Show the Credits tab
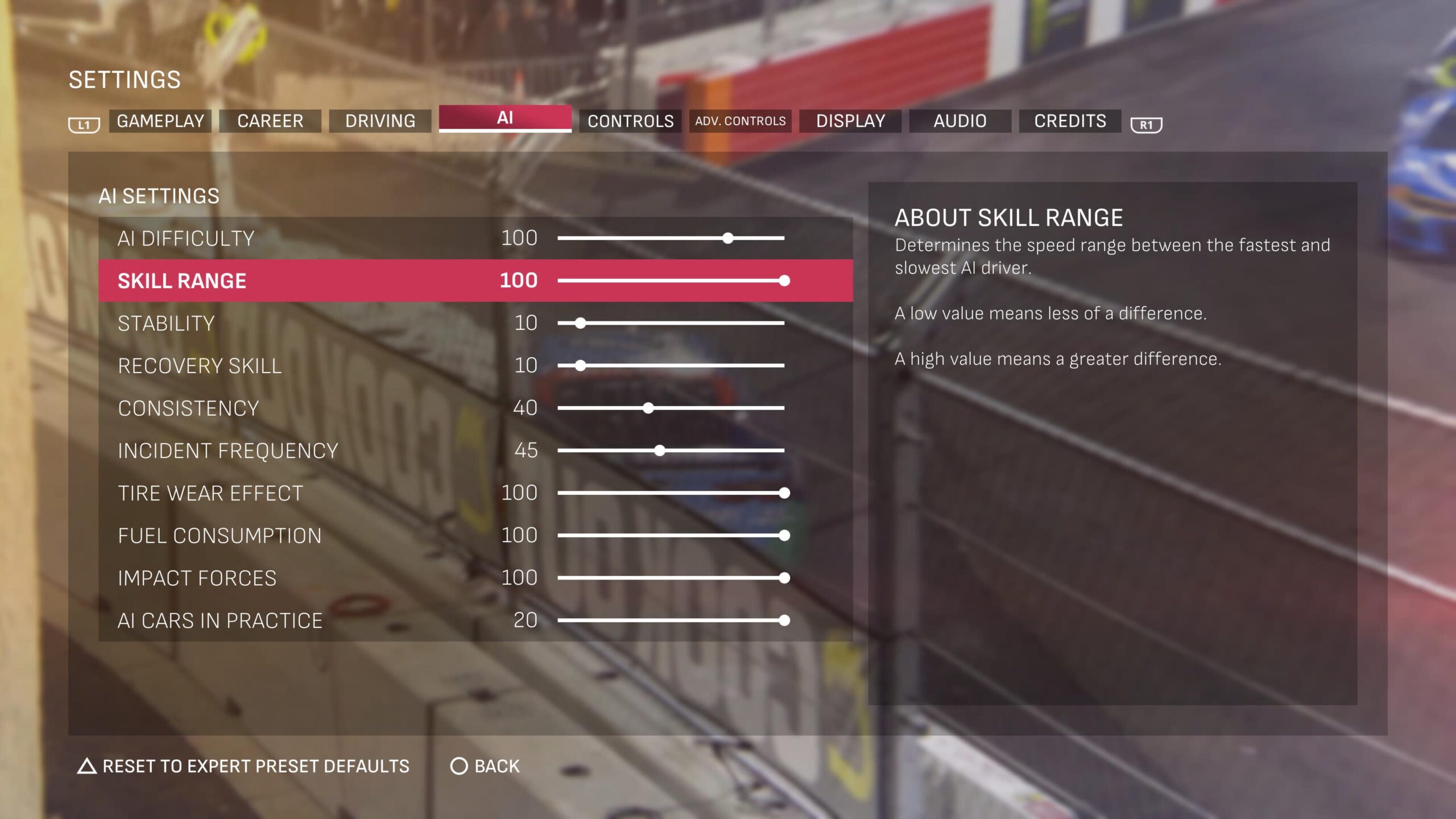The image size is (1456, 819). (1070, 121)
